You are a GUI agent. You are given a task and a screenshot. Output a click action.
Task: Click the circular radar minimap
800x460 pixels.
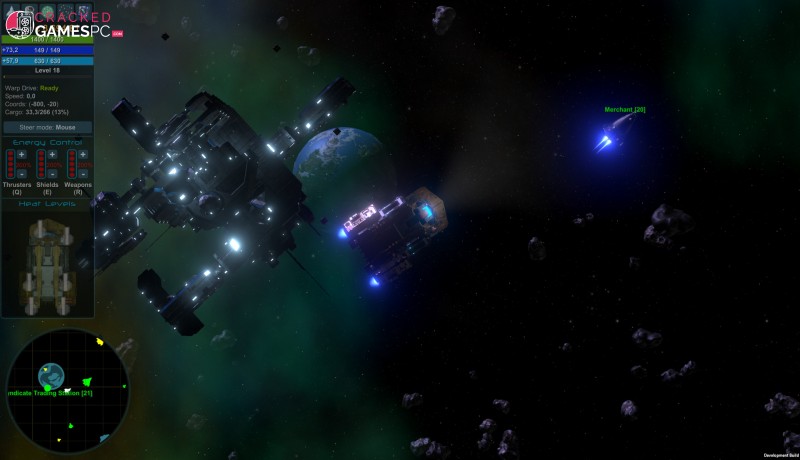(68, 390)
